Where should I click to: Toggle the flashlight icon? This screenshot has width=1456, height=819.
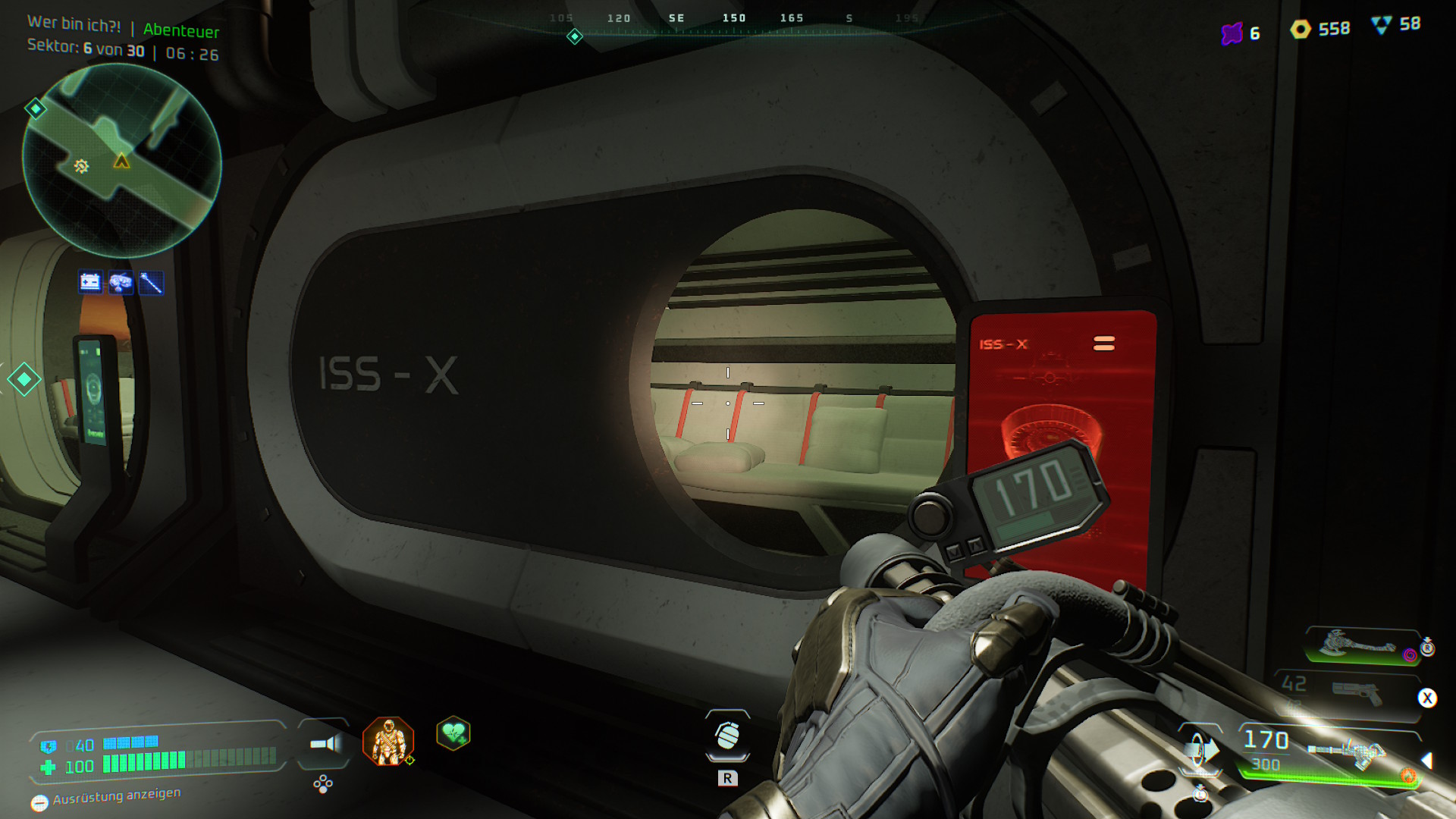pos(325,744)
